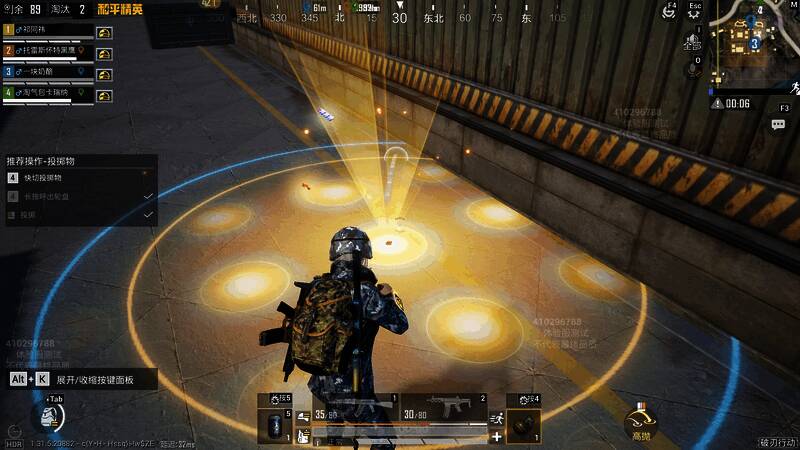The image size is (800, 450).
Task: Click teammate 4's row in squad list
Action: coord(50,94)
